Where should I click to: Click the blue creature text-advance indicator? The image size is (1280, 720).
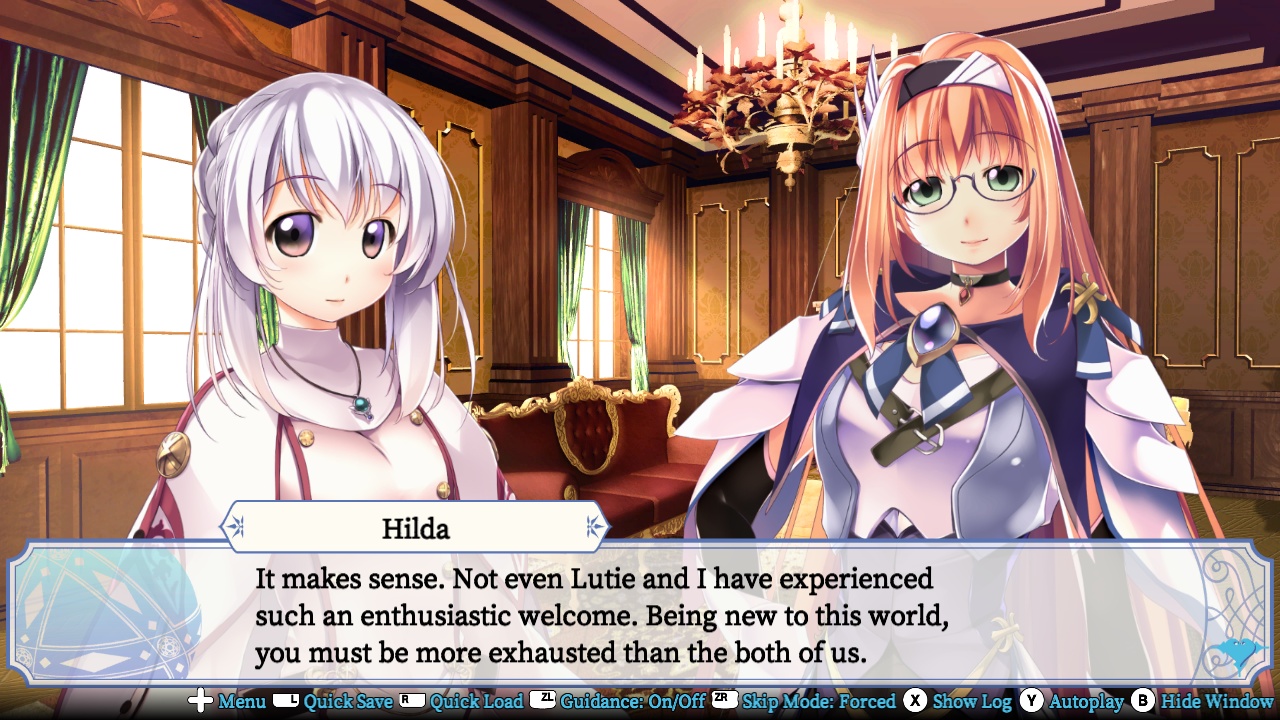click(x=1237, y=650)
